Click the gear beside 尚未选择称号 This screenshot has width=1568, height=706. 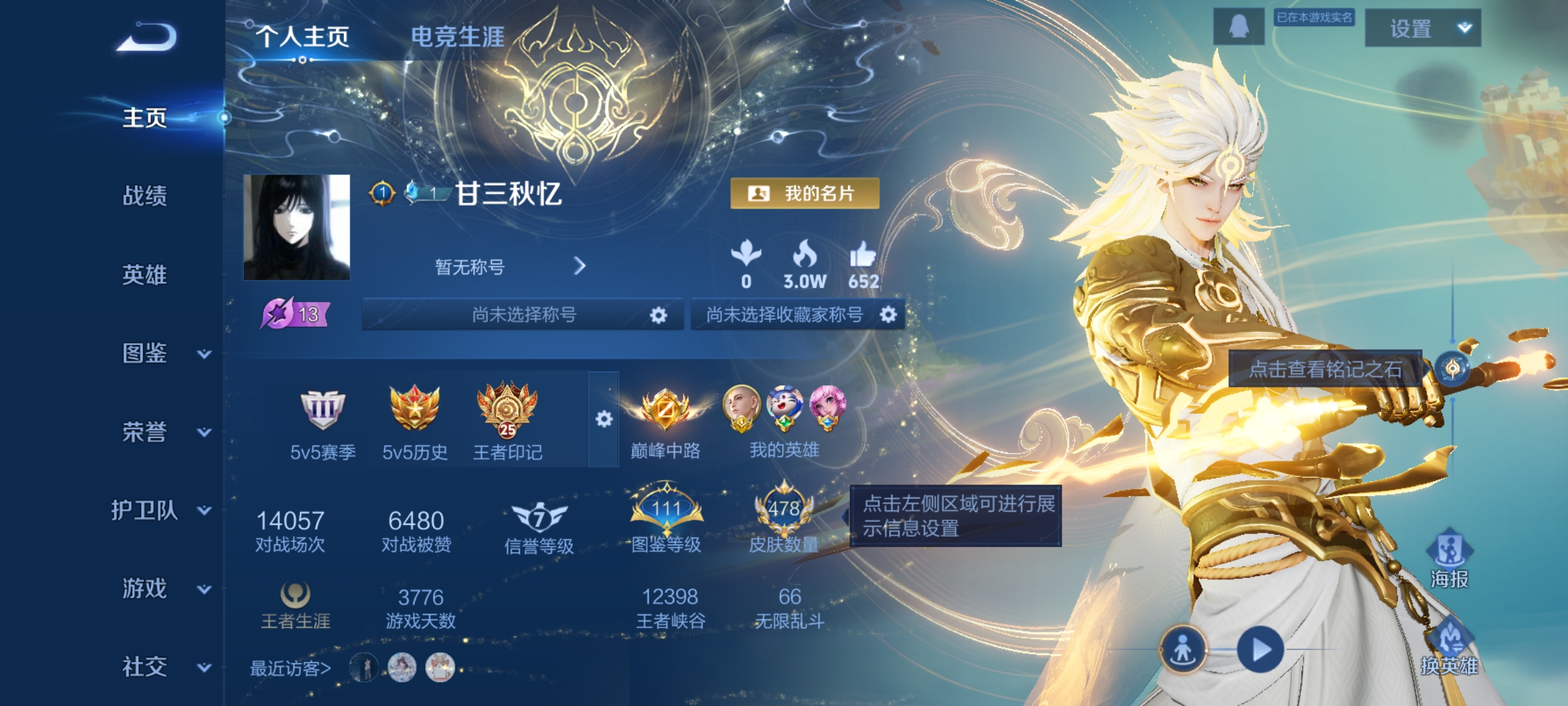[x=660, y=314]
